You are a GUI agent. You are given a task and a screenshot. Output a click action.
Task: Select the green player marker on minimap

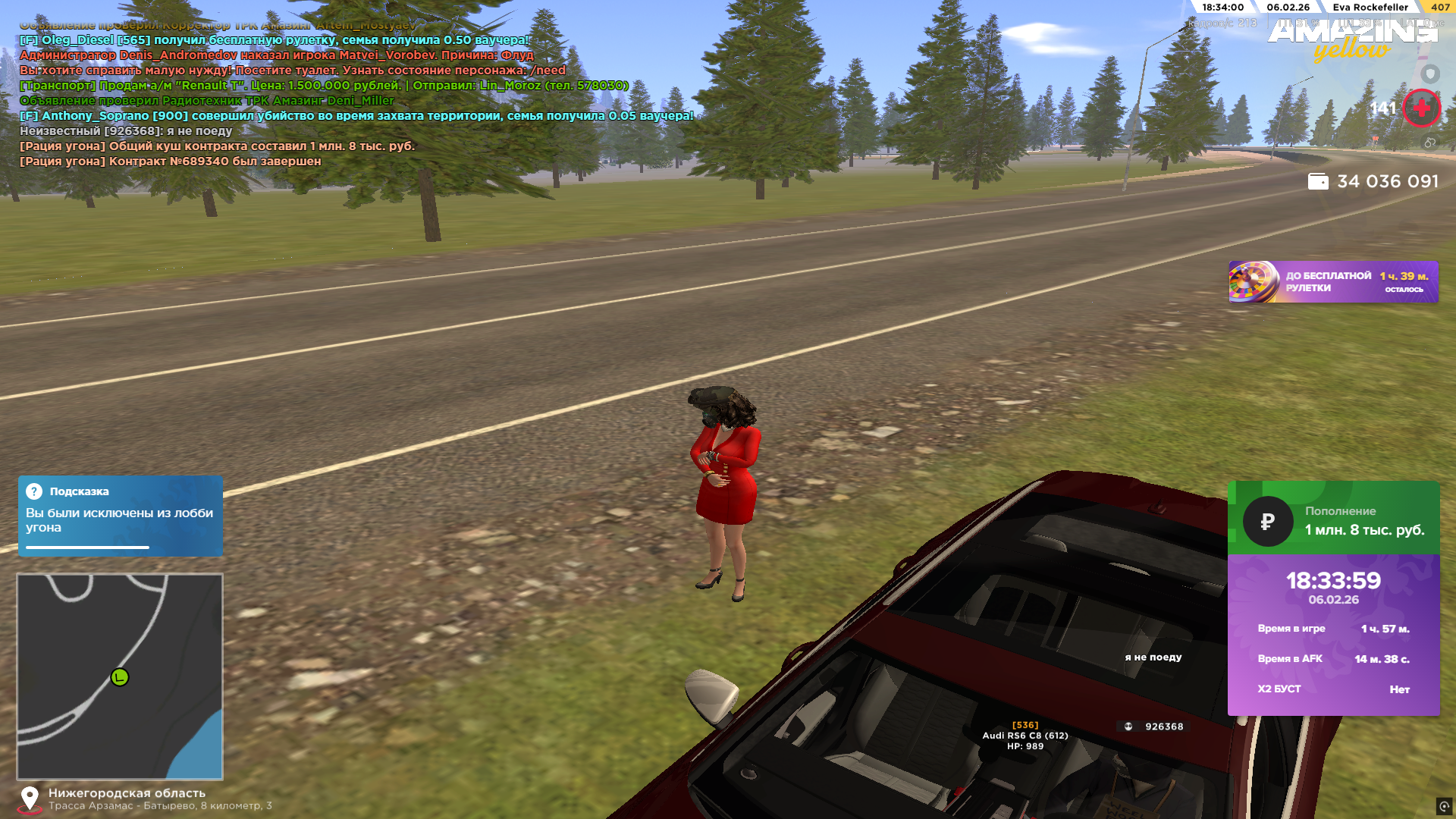[x=120, y=677]
